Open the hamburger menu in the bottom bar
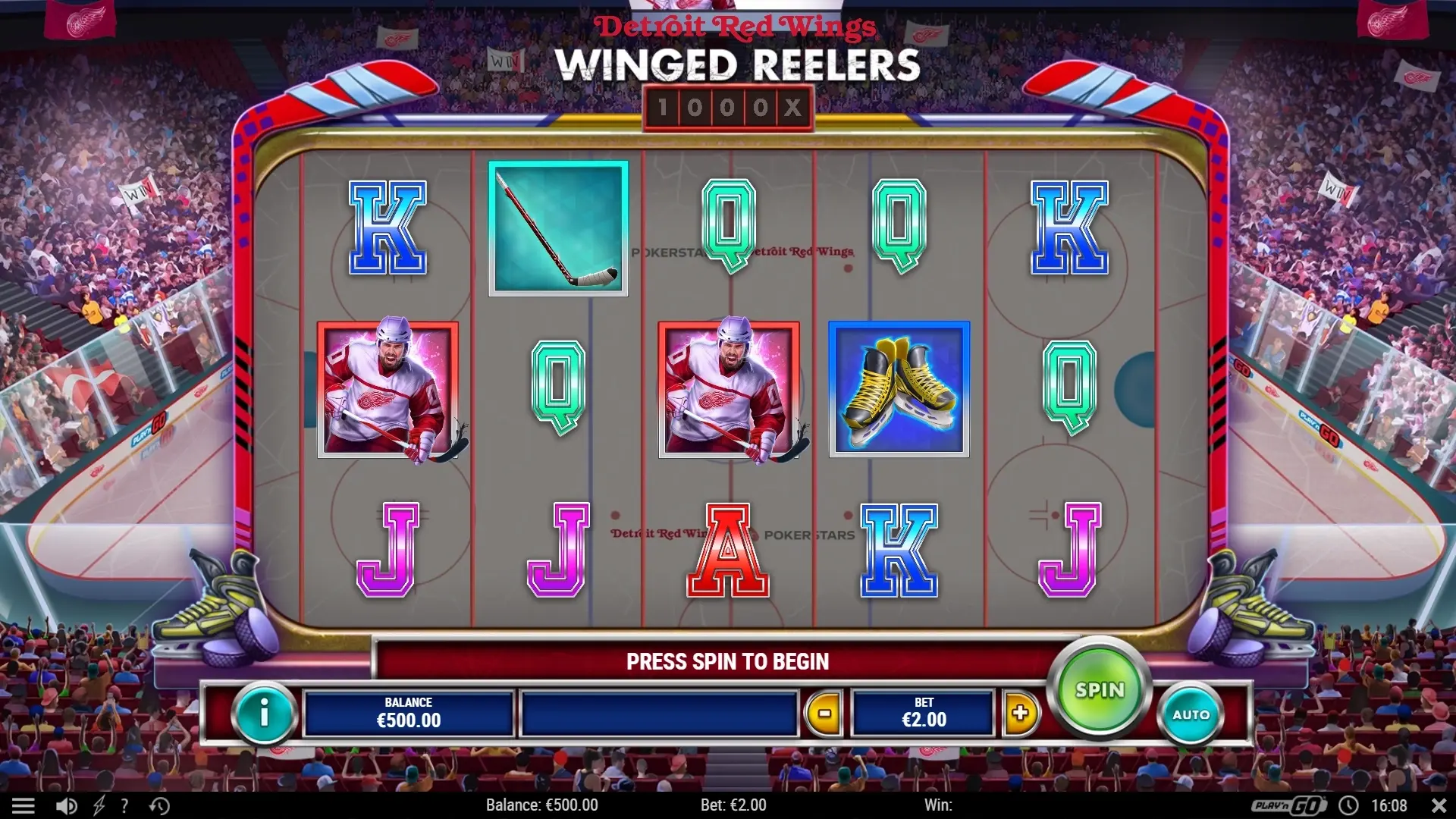1456x819 pixels. coord(24,805)
